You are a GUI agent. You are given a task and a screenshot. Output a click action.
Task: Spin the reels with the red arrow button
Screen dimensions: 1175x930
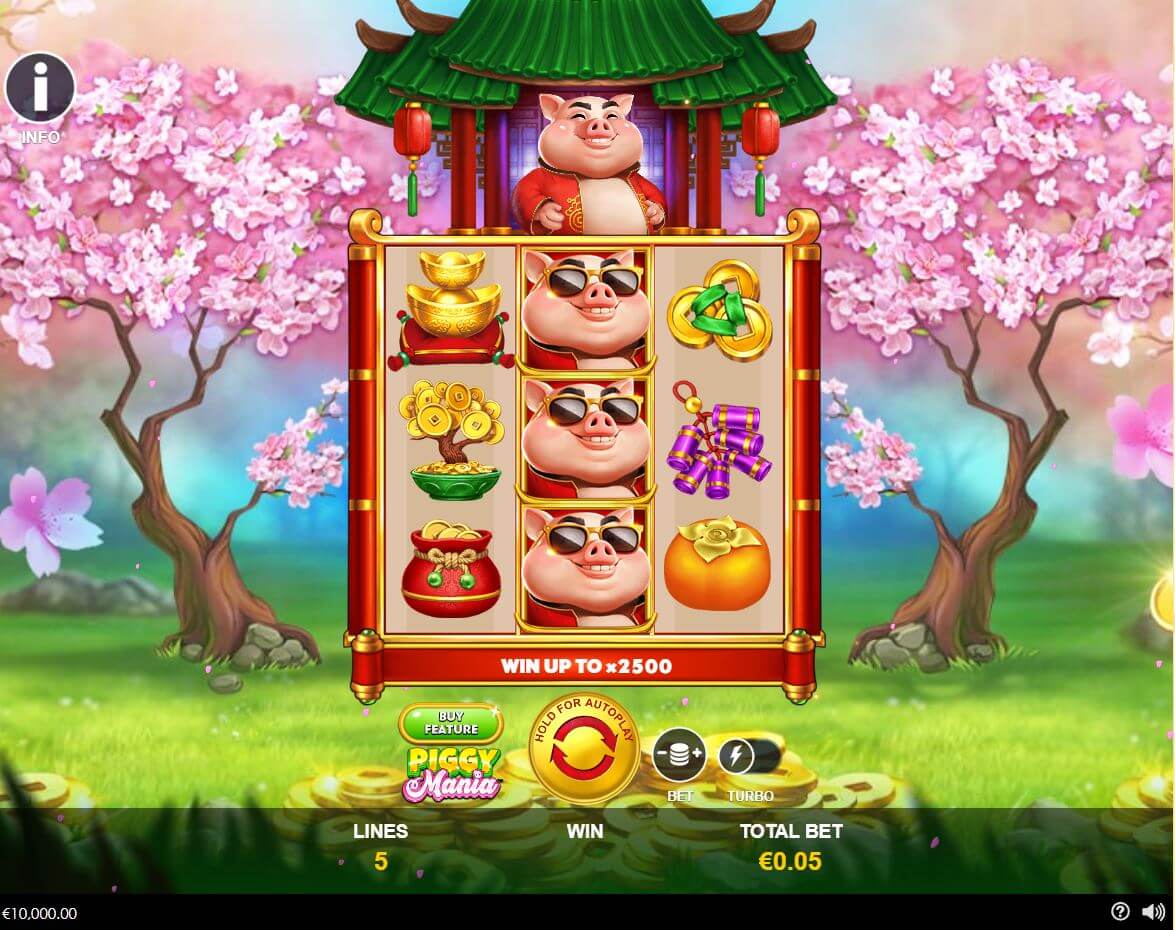584,749
